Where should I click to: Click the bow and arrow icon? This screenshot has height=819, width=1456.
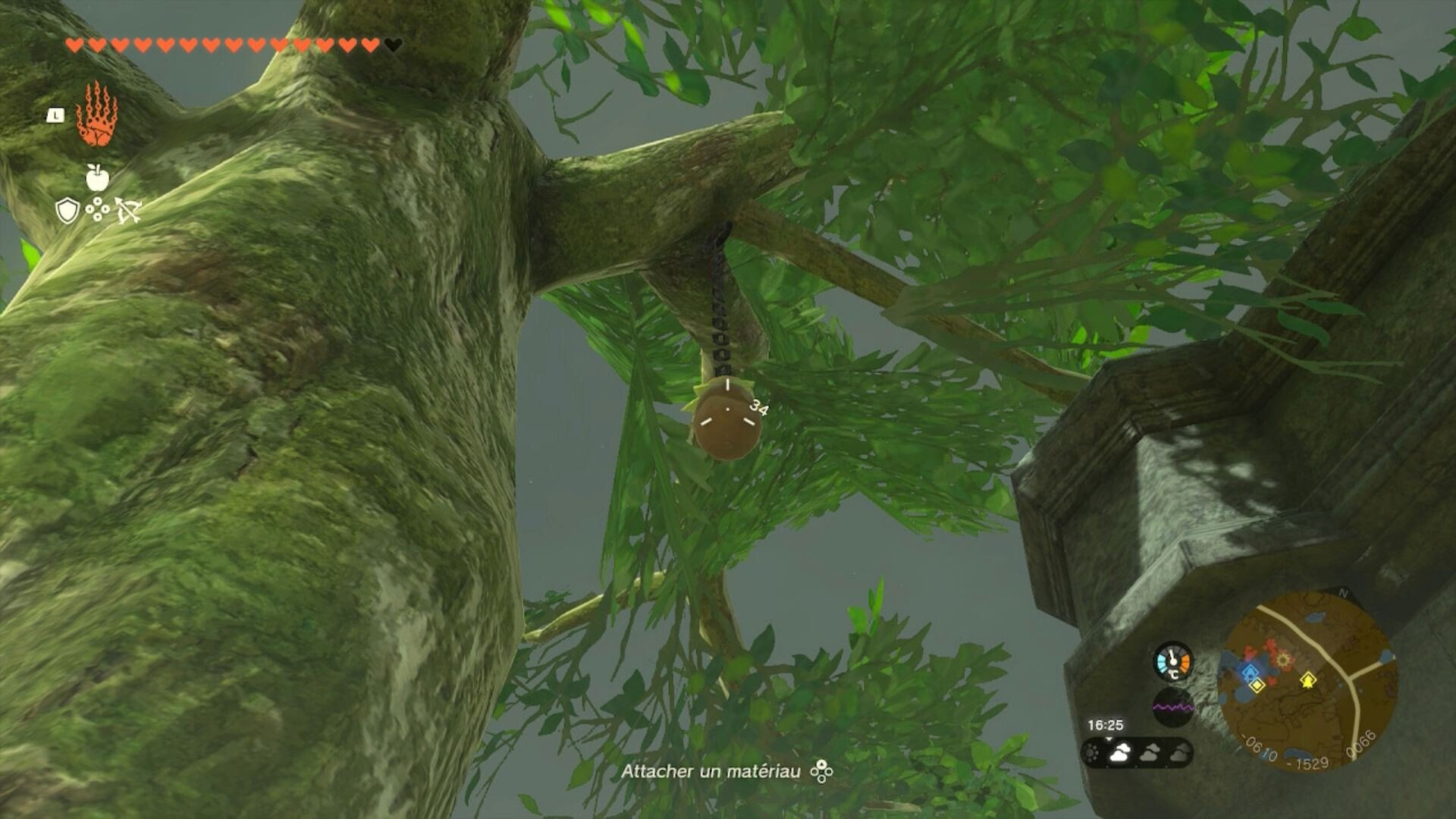130,210
